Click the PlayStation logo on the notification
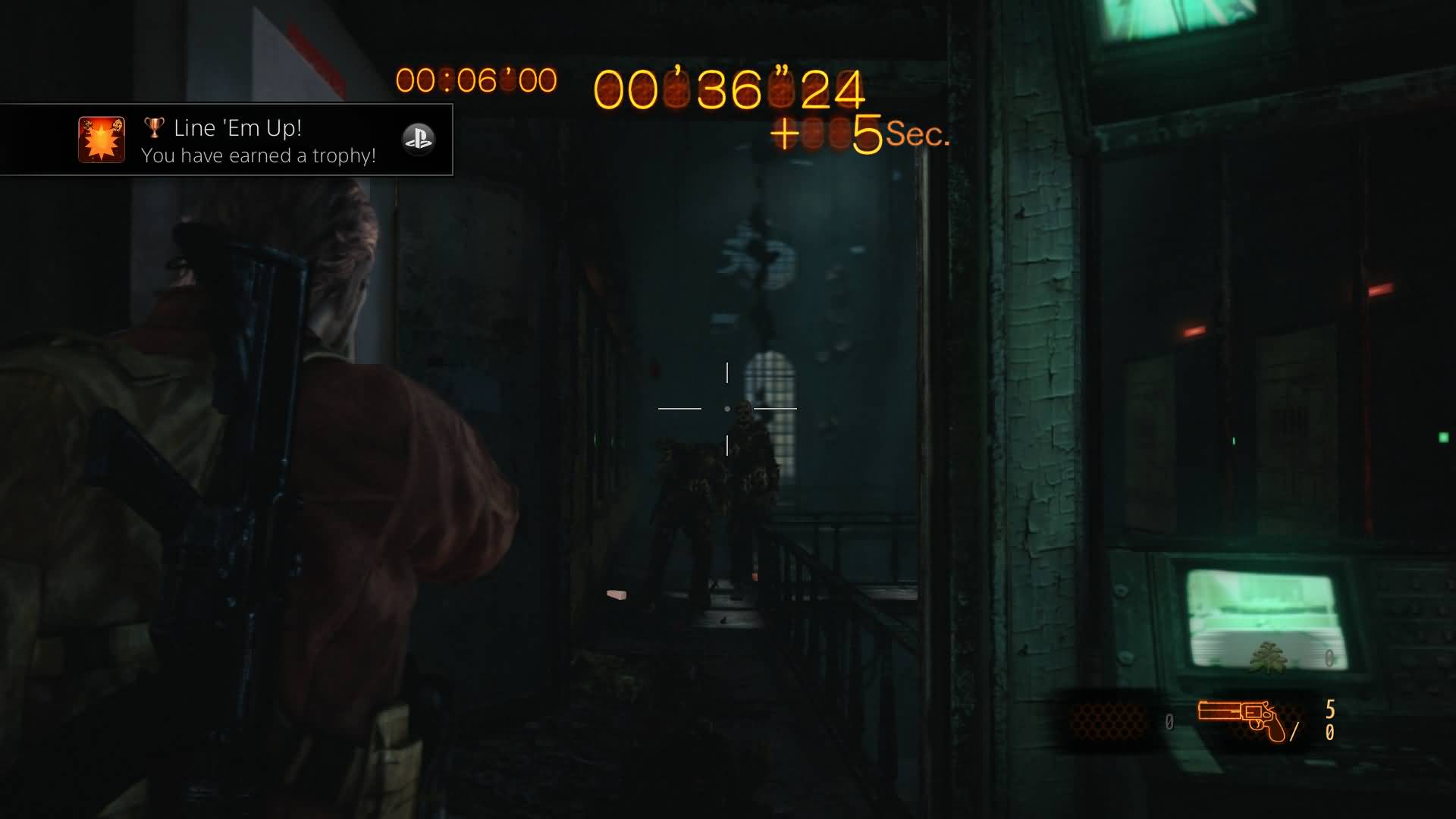Image resolution: width=1456 pixels, height=819 pixels. click(418, 139)
